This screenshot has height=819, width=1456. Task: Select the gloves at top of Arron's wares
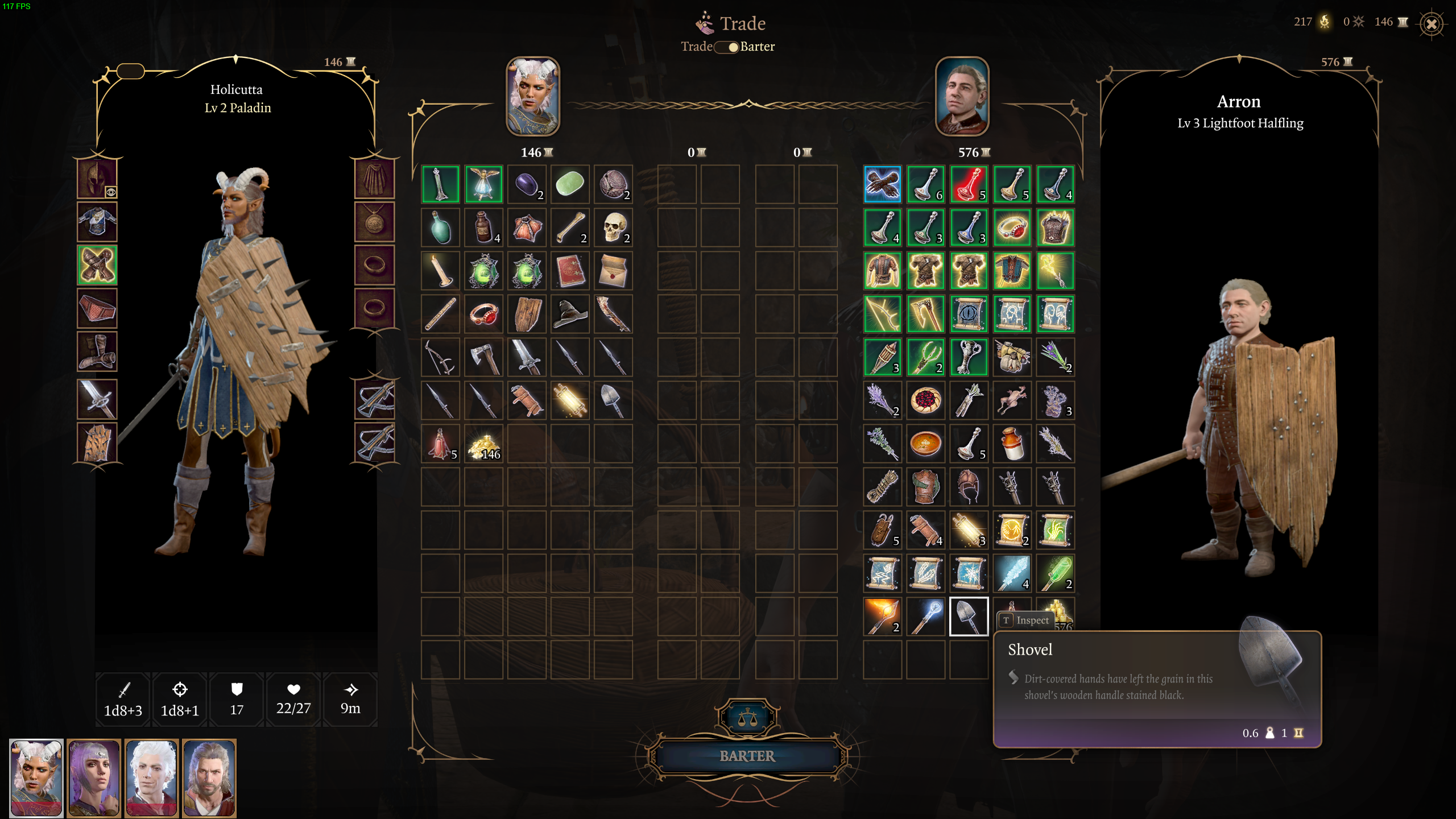(882, 184)
